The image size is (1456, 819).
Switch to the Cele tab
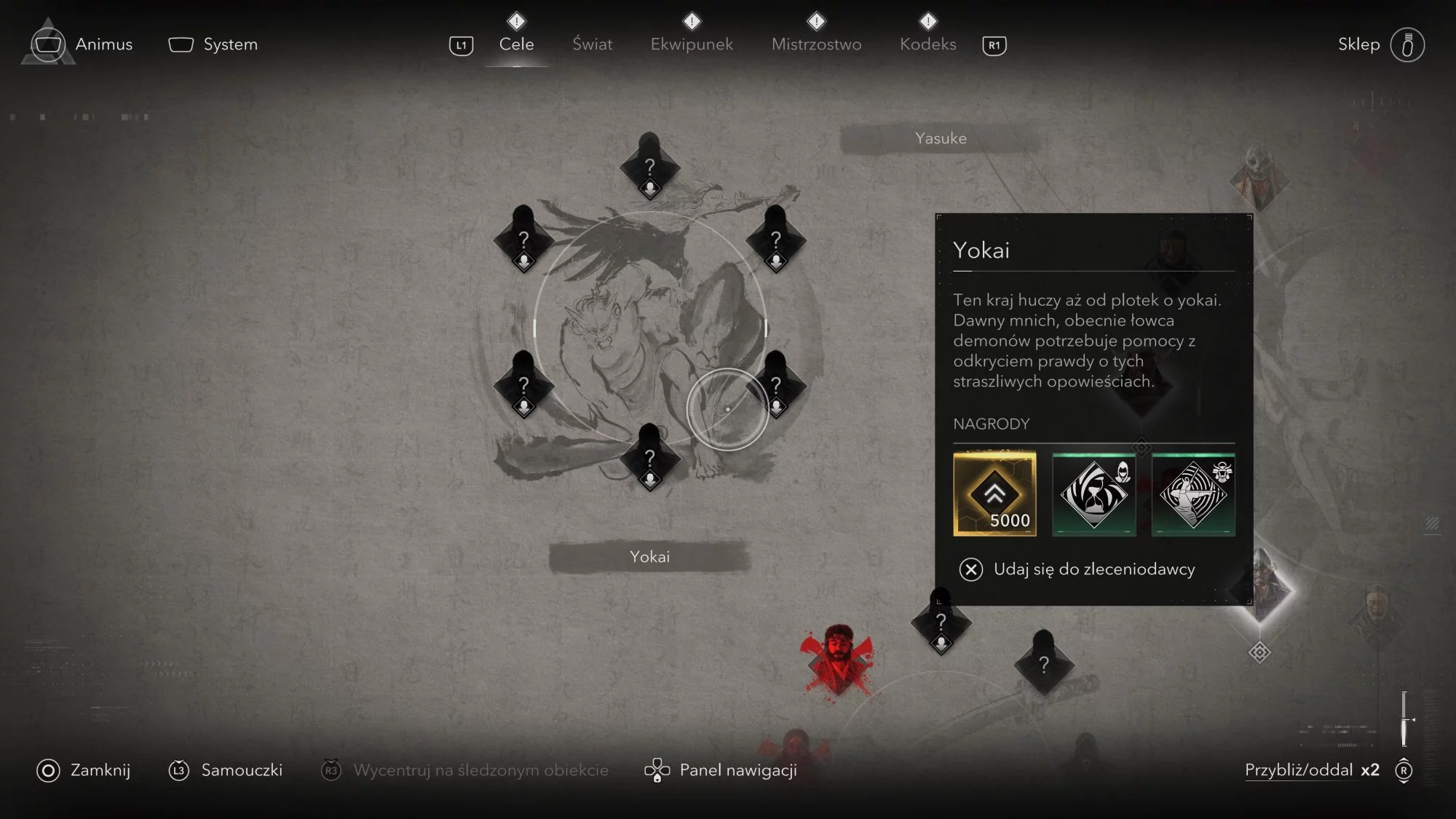click(x=516, y=44)
